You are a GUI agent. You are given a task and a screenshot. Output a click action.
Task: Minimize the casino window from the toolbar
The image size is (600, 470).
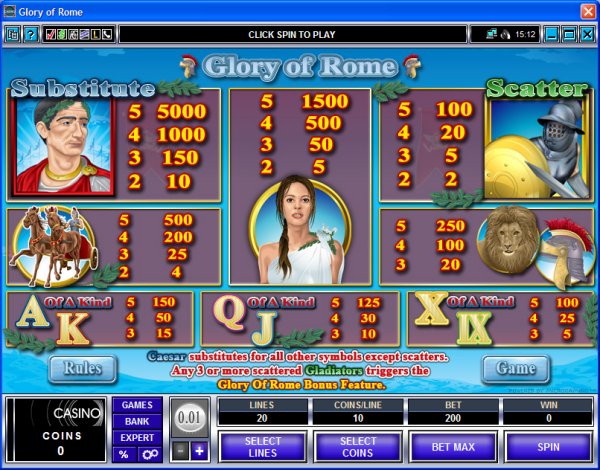(549, 35)
